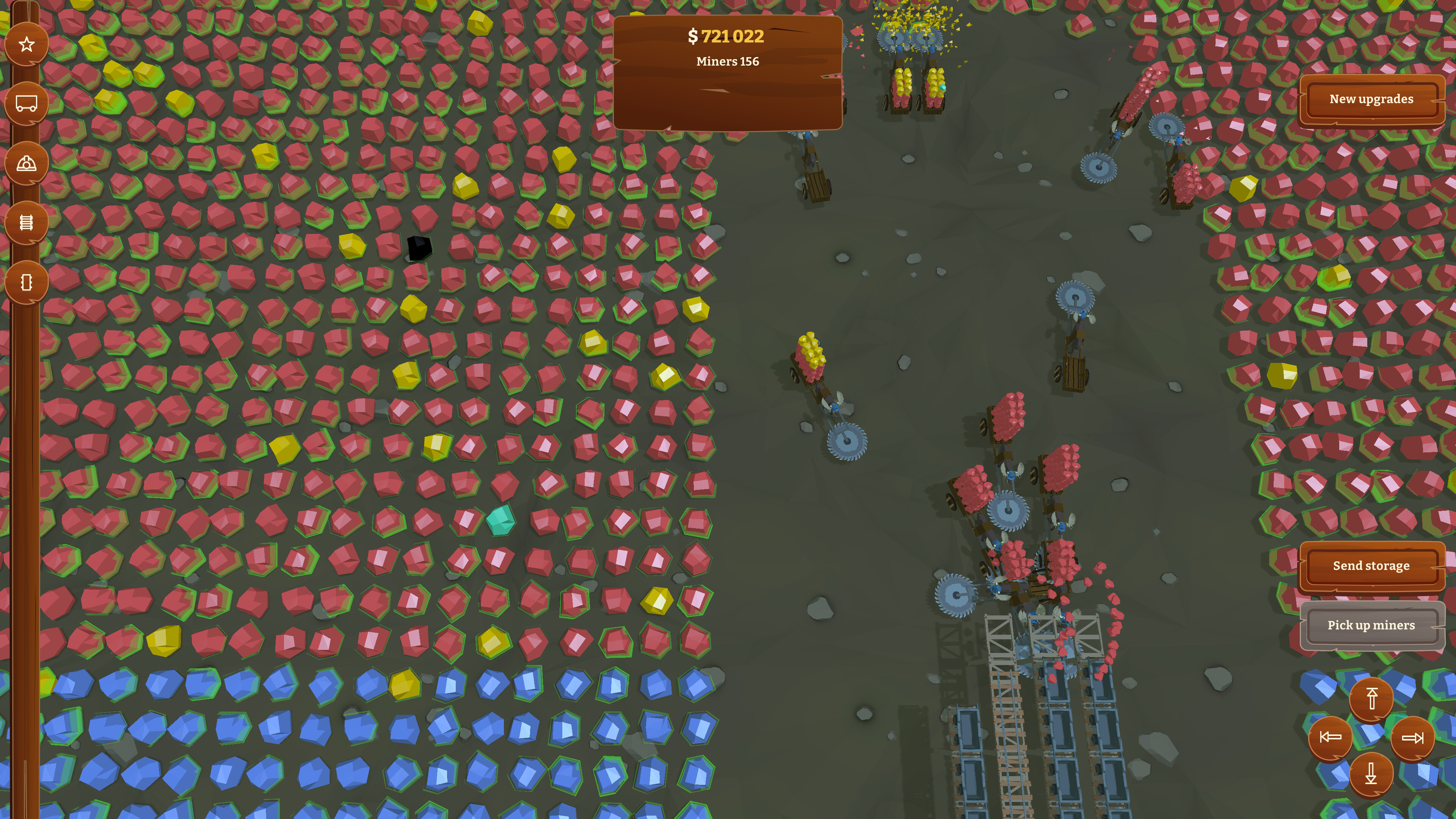Open the miner helmet panel in the sidebar
1456x819 pixels.
point(26,163)
